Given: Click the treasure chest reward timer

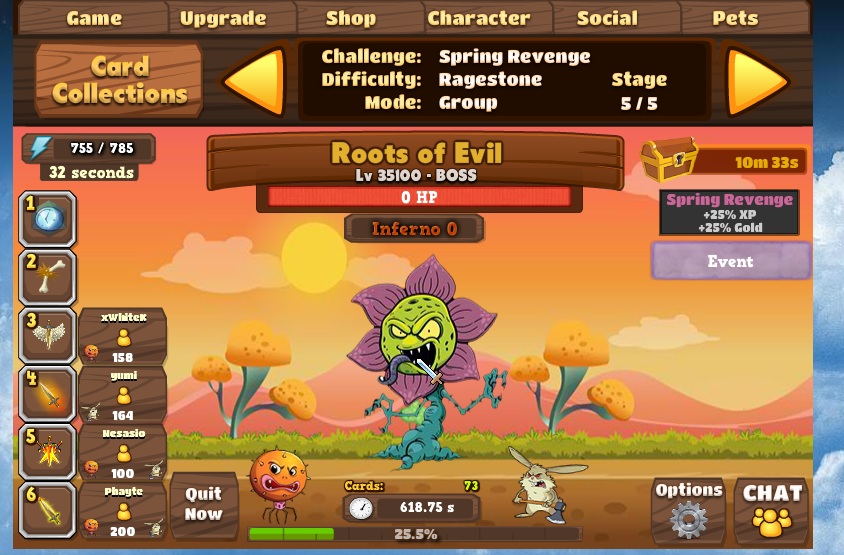Looking at the screenshot, I should pos(722,160).
